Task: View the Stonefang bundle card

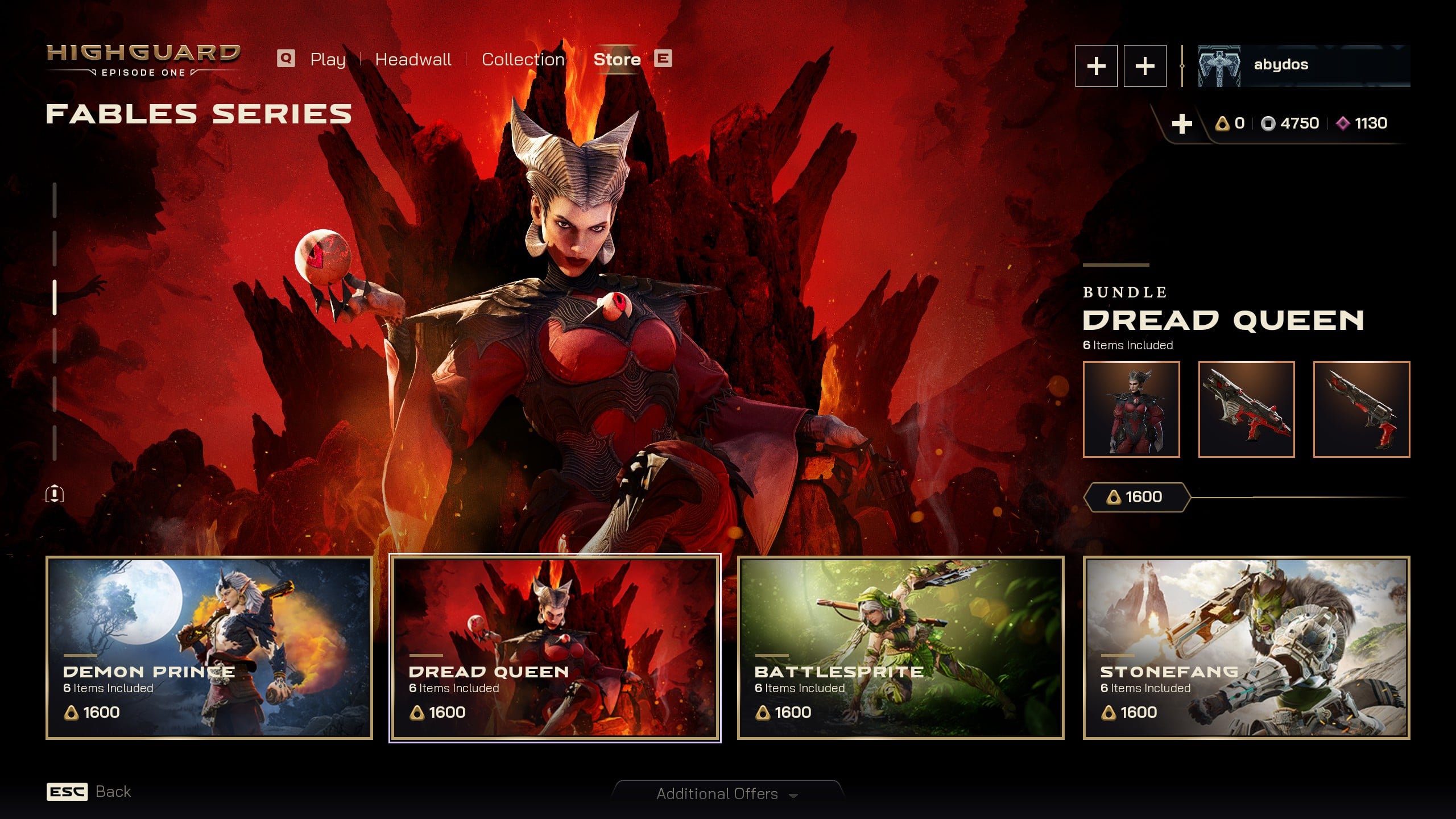Action: [1246, 648]
